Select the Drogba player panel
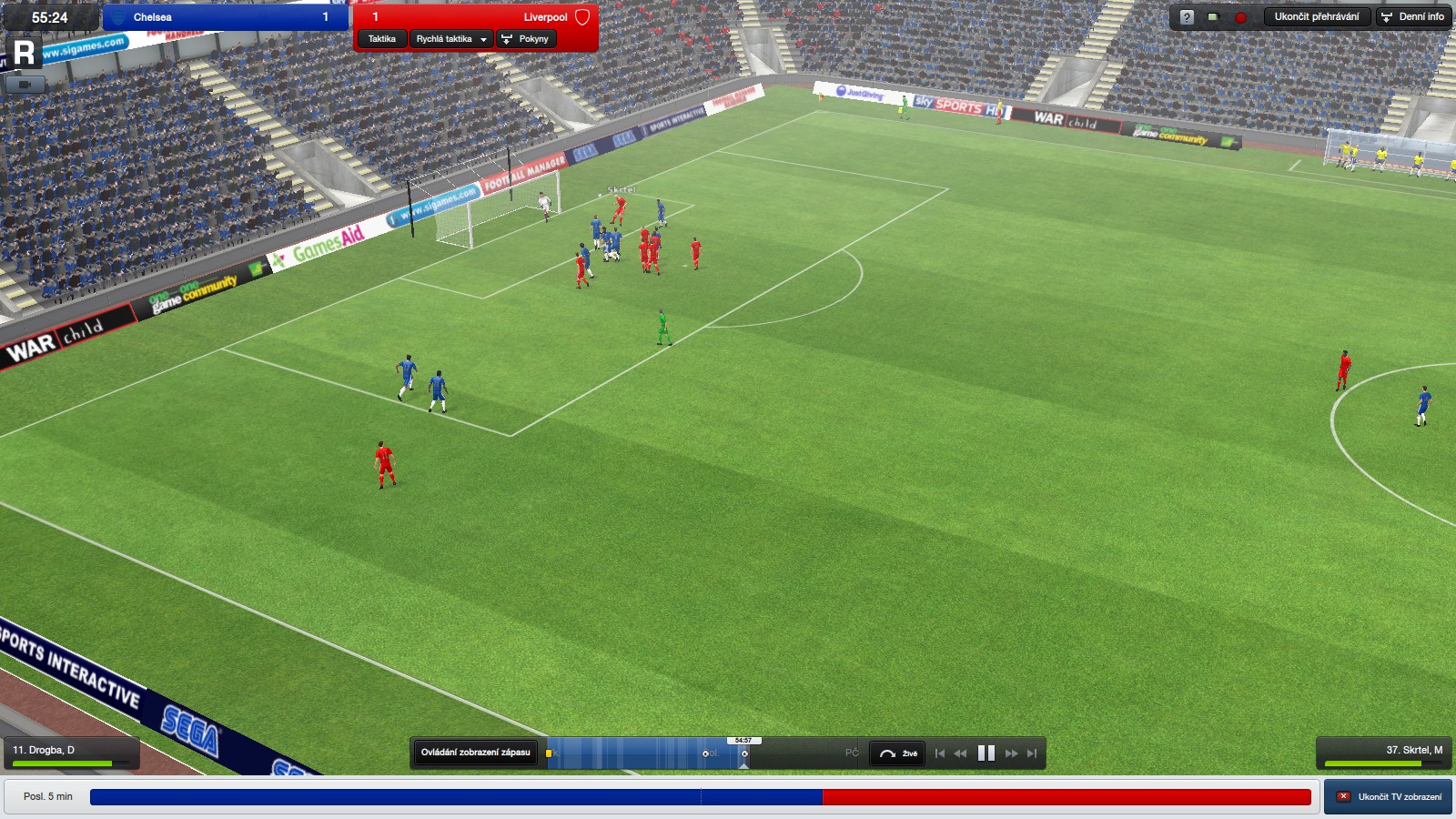 click(x=71, y=753)
